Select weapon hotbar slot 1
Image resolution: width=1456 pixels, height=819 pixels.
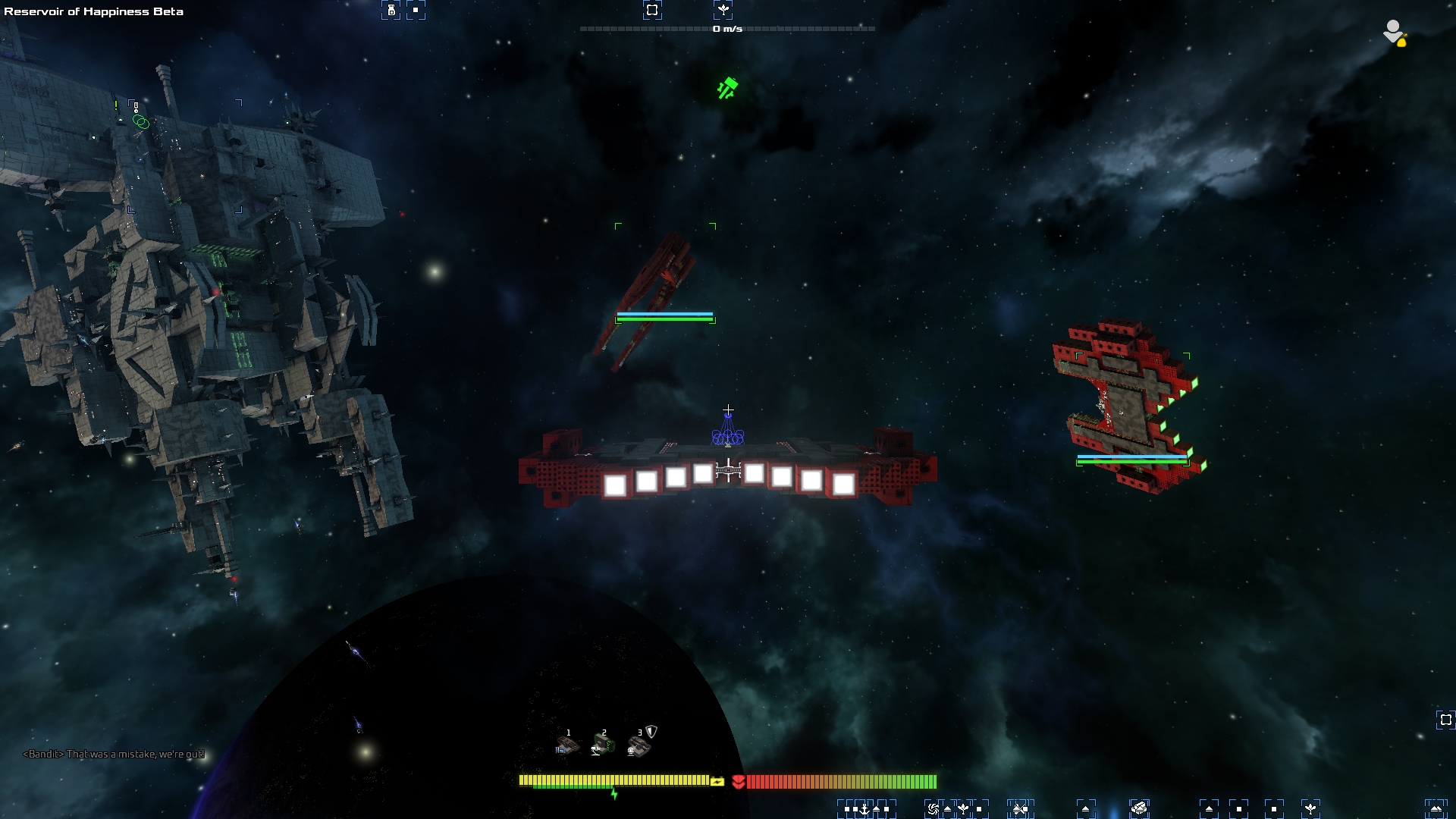point(566,745)
